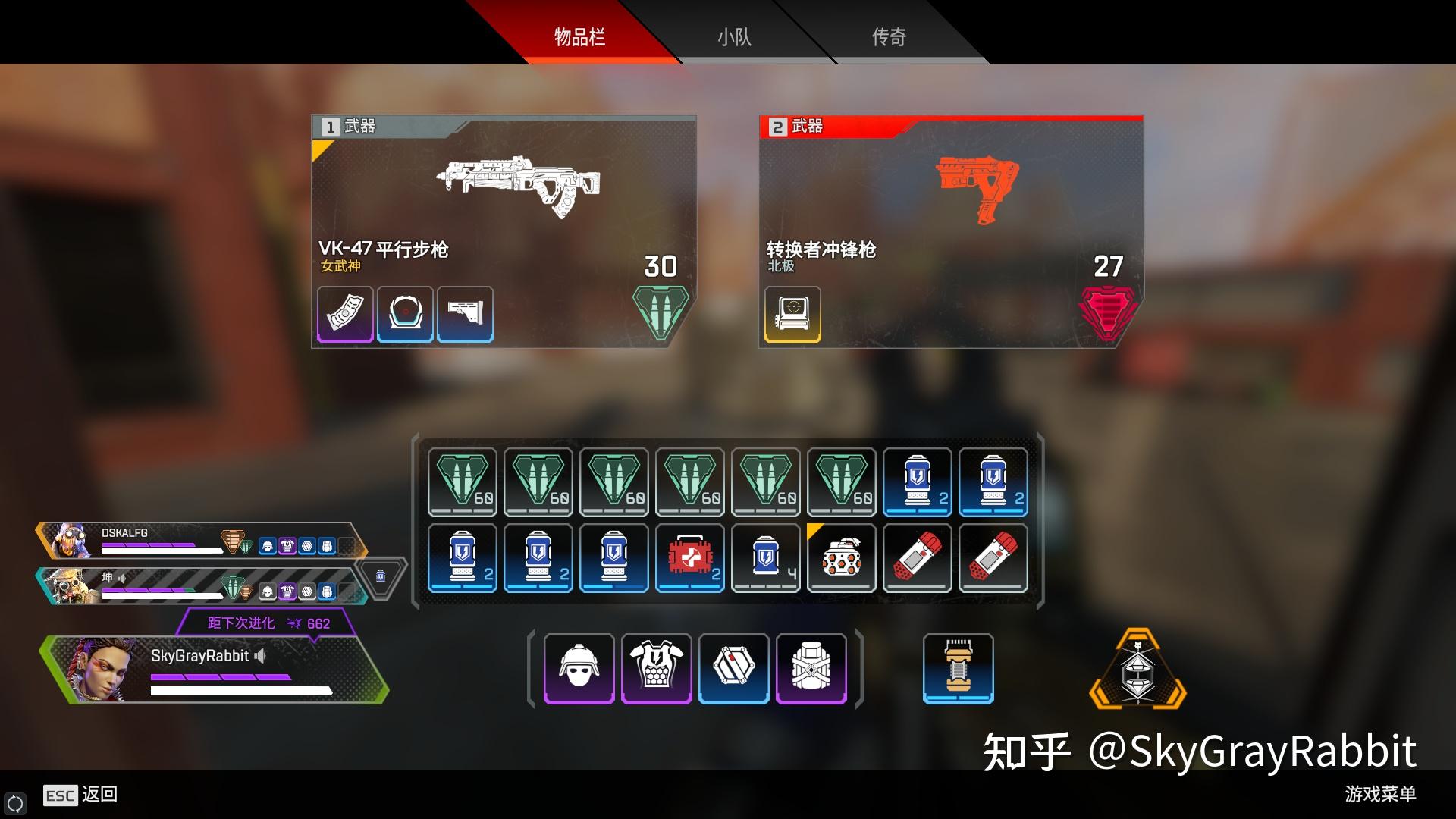Select the shield item stack of 4

[766, 557]
